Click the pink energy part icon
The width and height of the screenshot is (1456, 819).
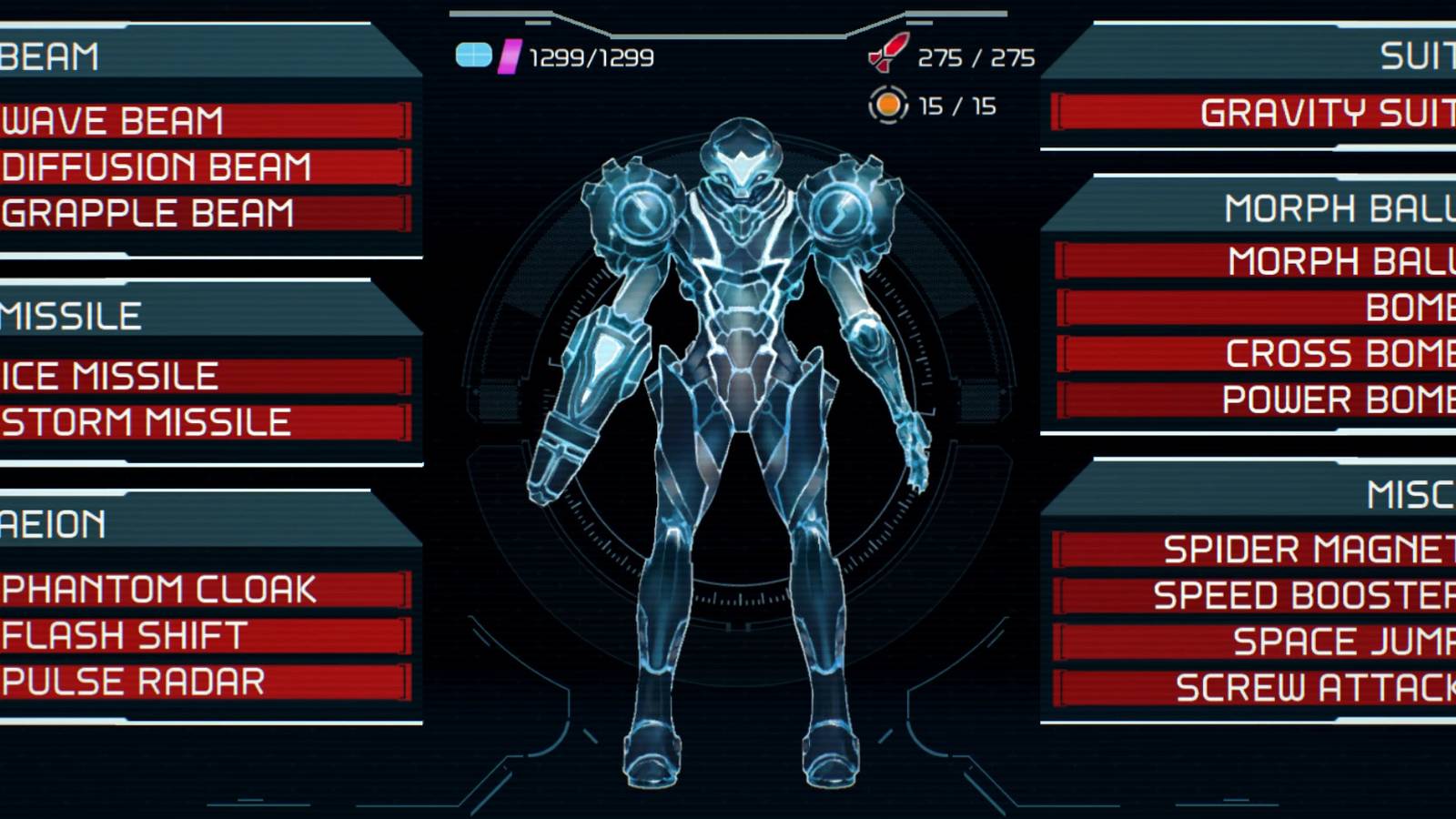tap(509, 57)
